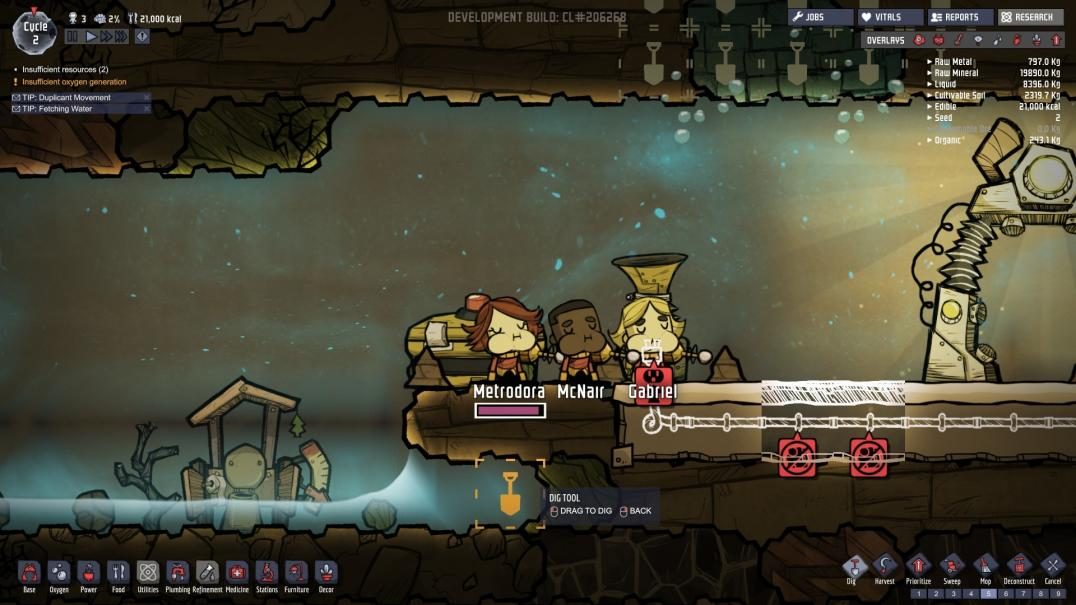
Task: Open the Oxygen build category
Action: tap(59, 574)
